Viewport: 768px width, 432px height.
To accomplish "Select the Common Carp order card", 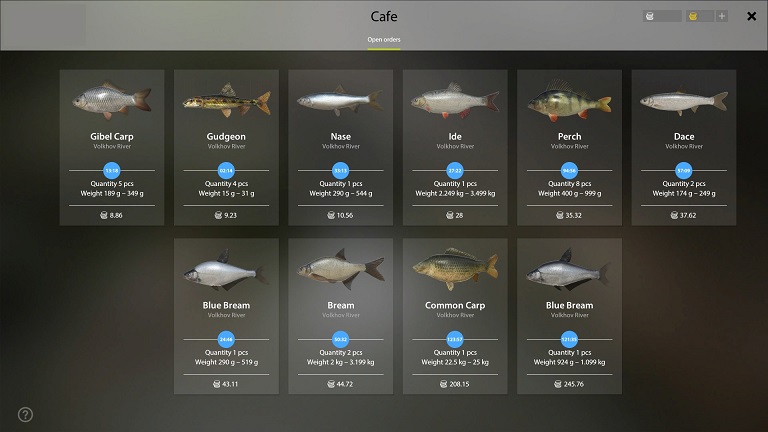I will pyautogui.click(x=455, y=316).
